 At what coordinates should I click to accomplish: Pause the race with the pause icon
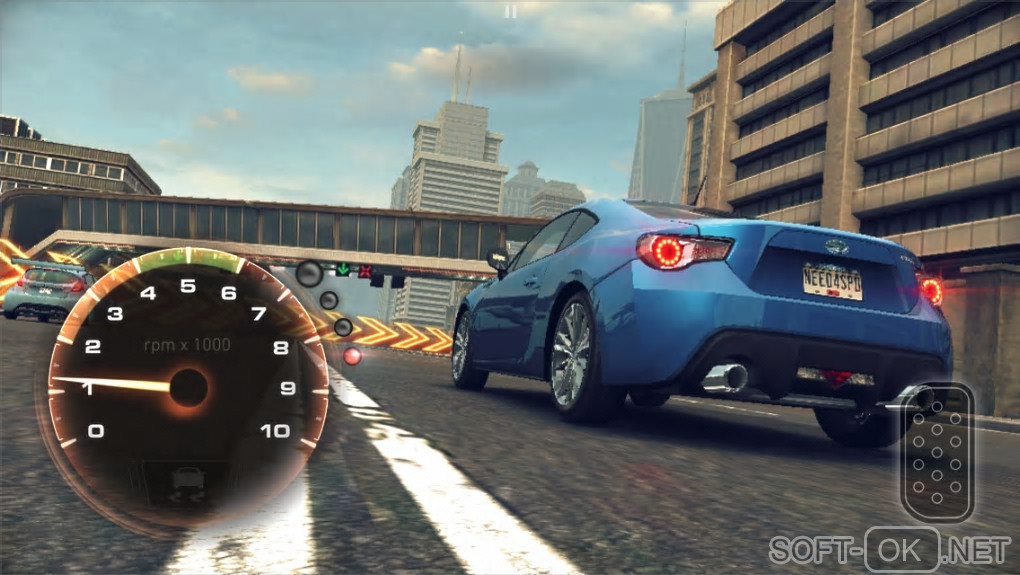(511, 12)
